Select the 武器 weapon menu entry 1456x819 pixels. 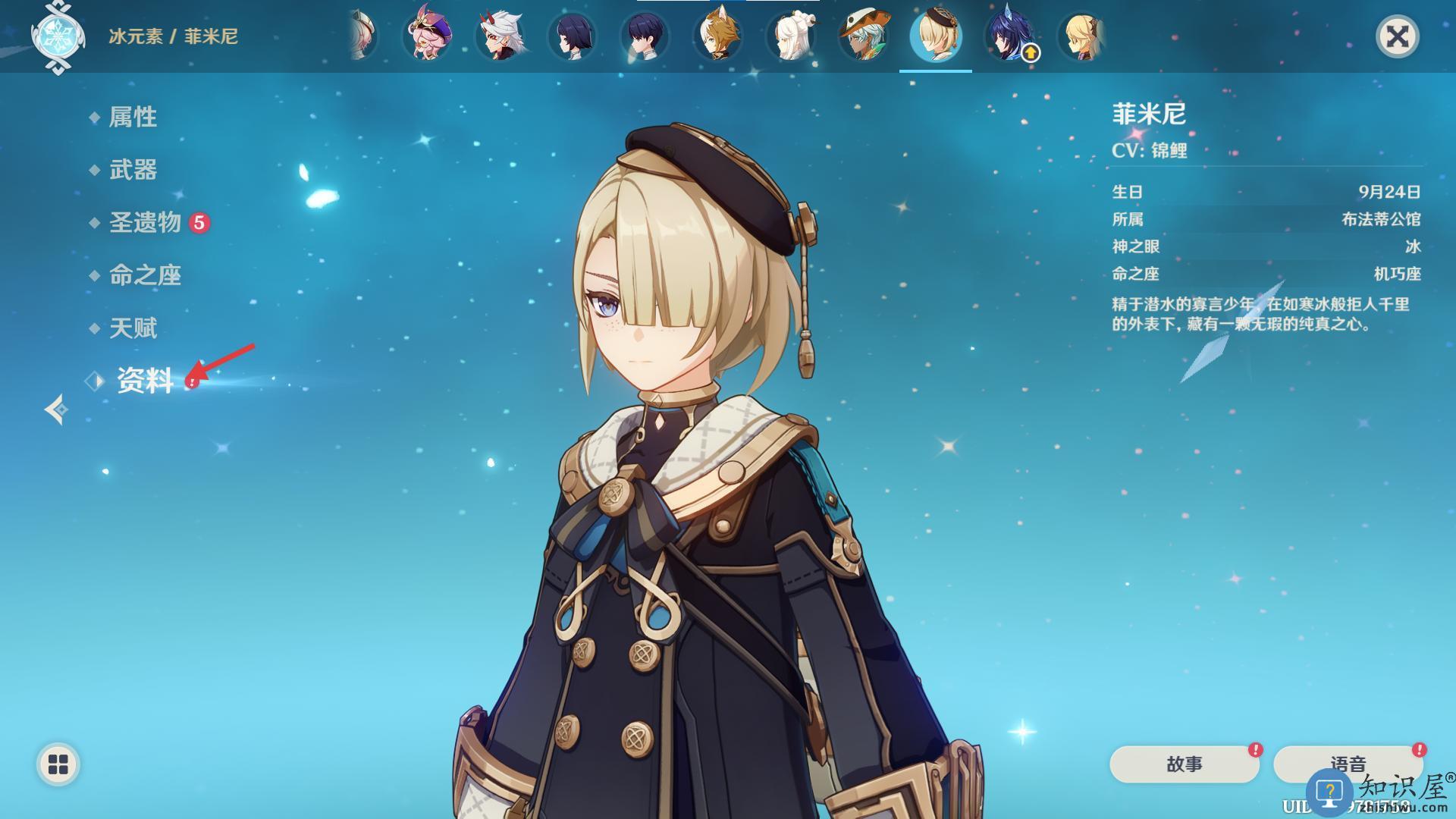click(133, 170)
